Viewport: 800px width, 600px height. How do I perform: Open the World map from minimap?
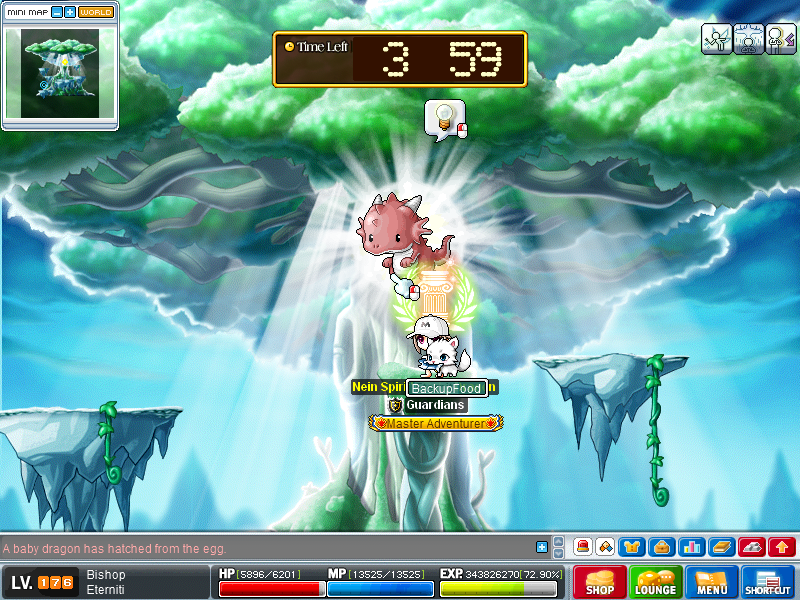pos(96,12)
